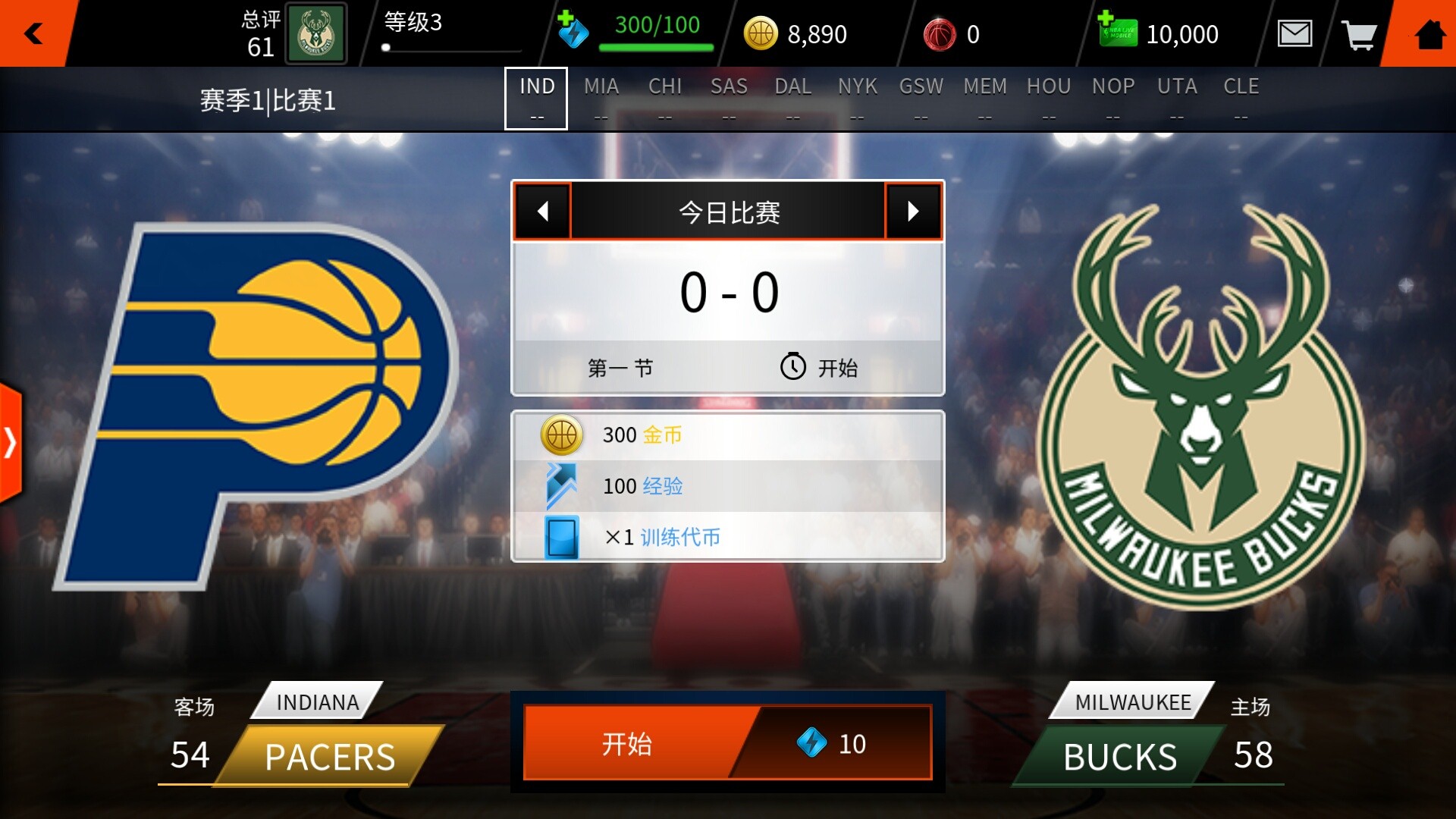Return to home via house icon
Image resolution: width=1456 pixels, height=819 pixels.
click(x=1429, y=33)
